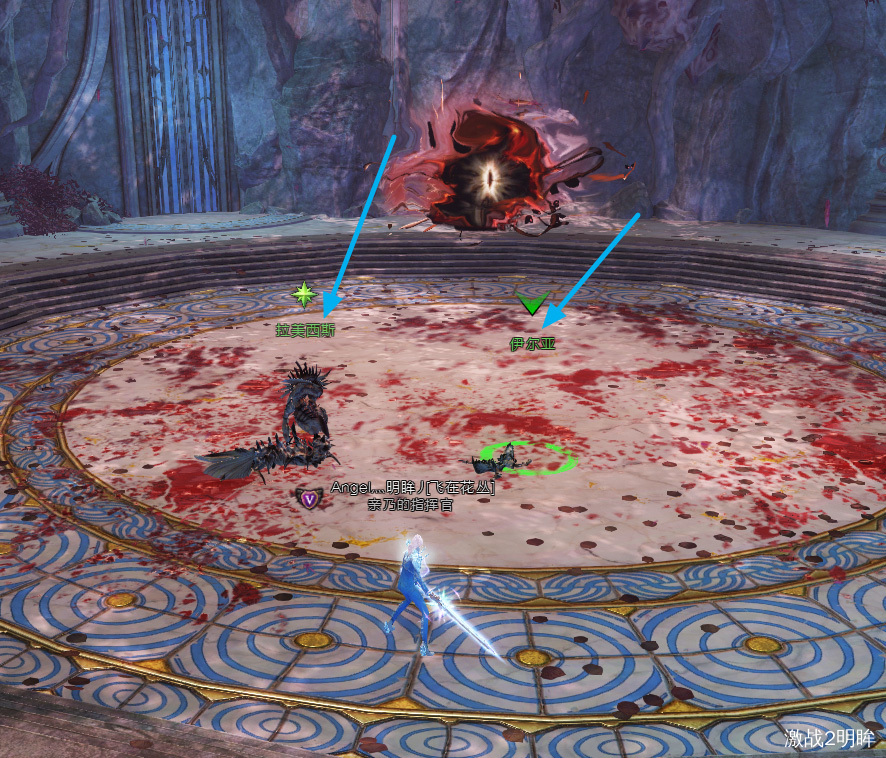
Task: Select the Angel...明眸 player nameplate
Action: tap(412, 487)
